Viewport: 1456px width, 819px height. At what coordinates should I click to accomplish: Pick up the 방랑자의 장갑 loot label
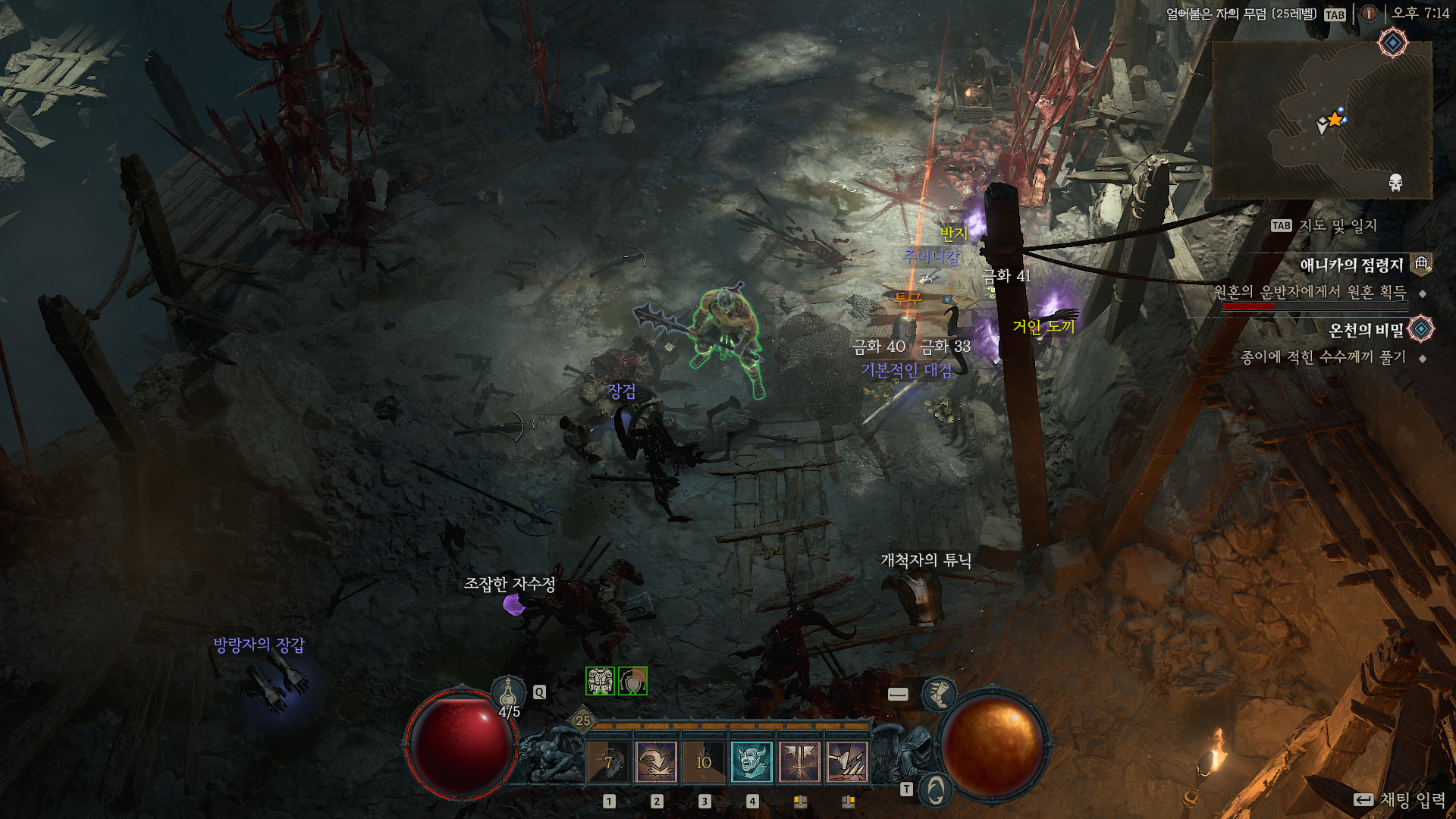click(x=259, y=645)
